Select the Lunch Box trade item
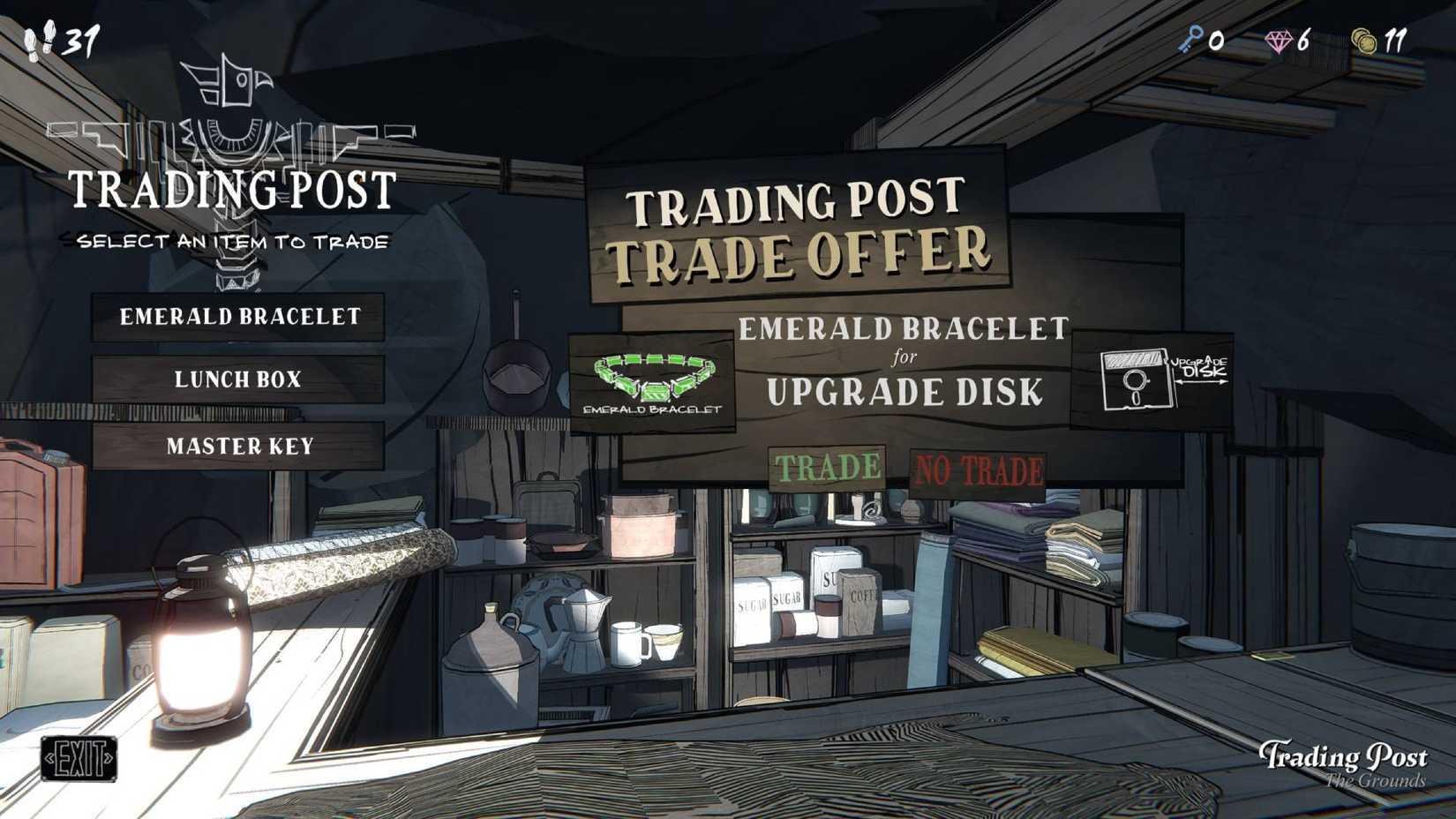1456x819 pixels. (x=240, y=380)
